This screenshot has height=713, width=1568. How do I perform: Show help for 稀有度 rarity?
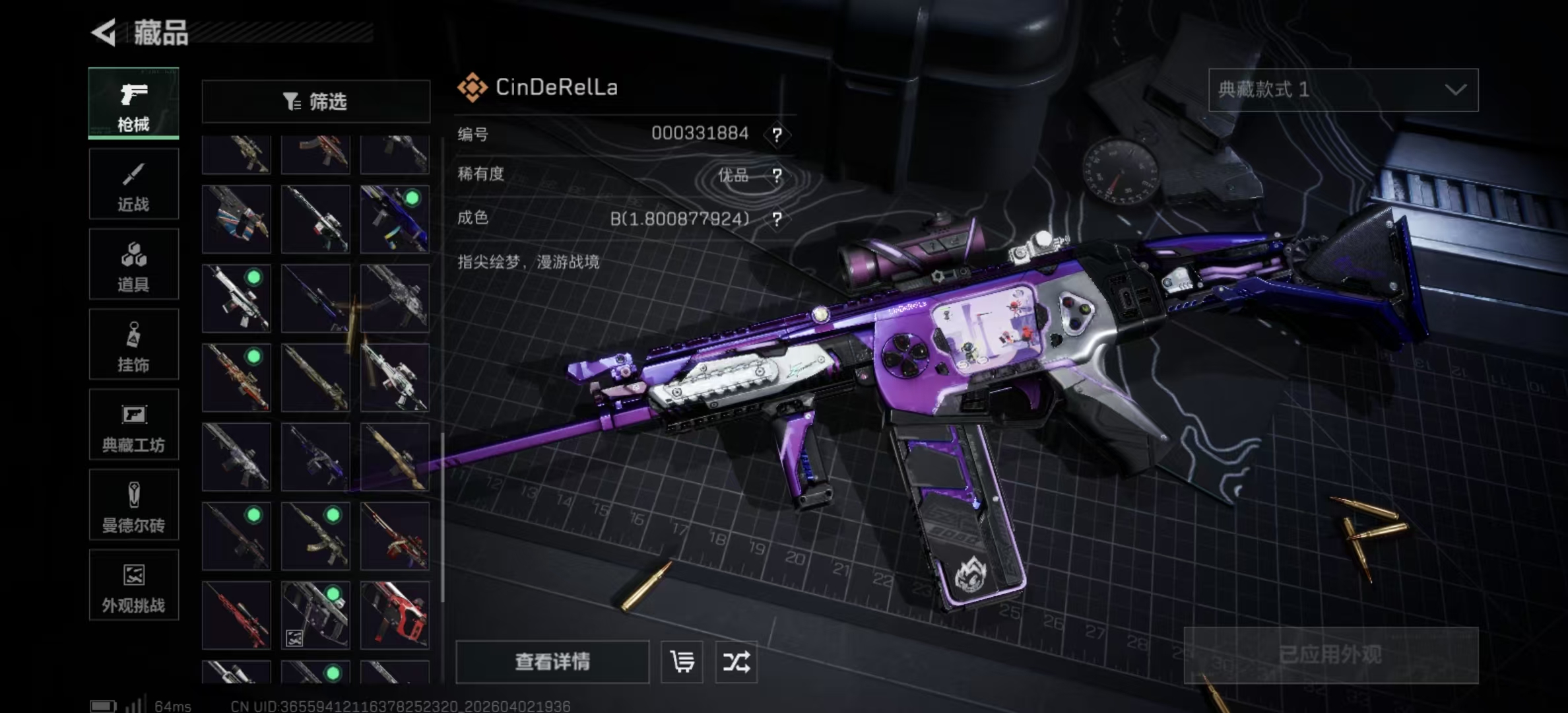(x=777, y=176)
